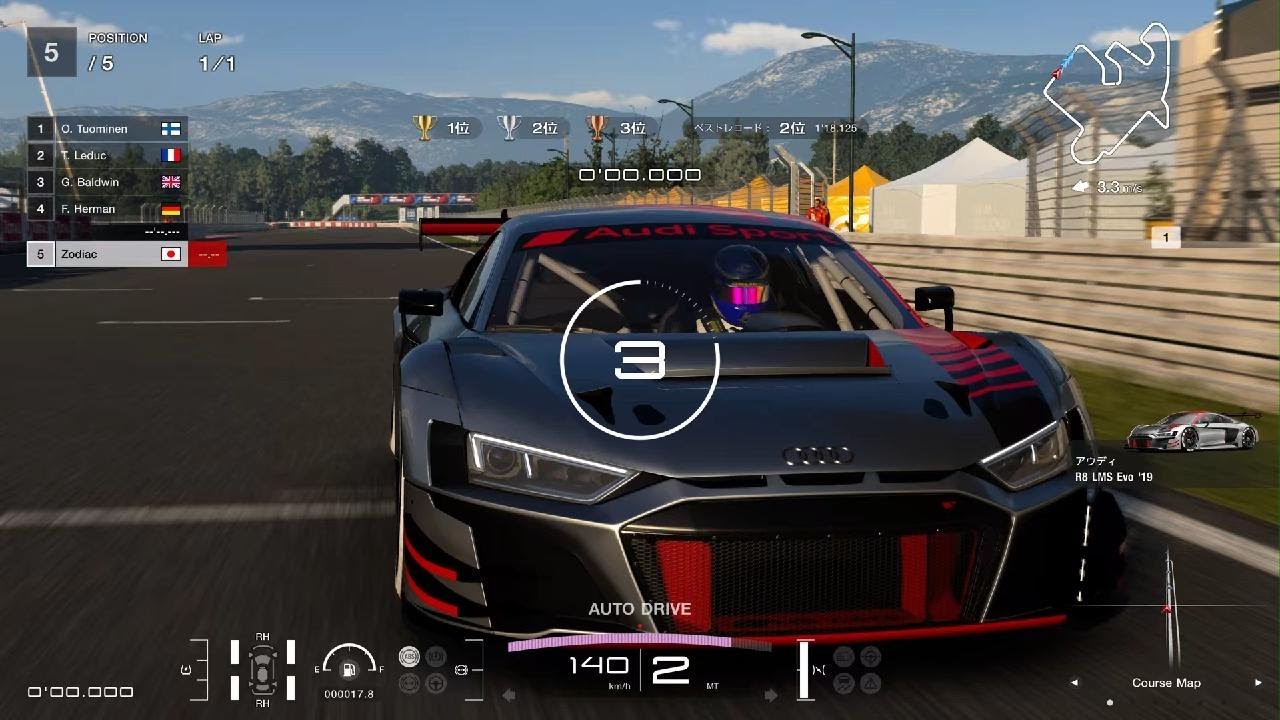Highlight the Zodiac player row
1280x720 pixels.
(x=107, y=254)
